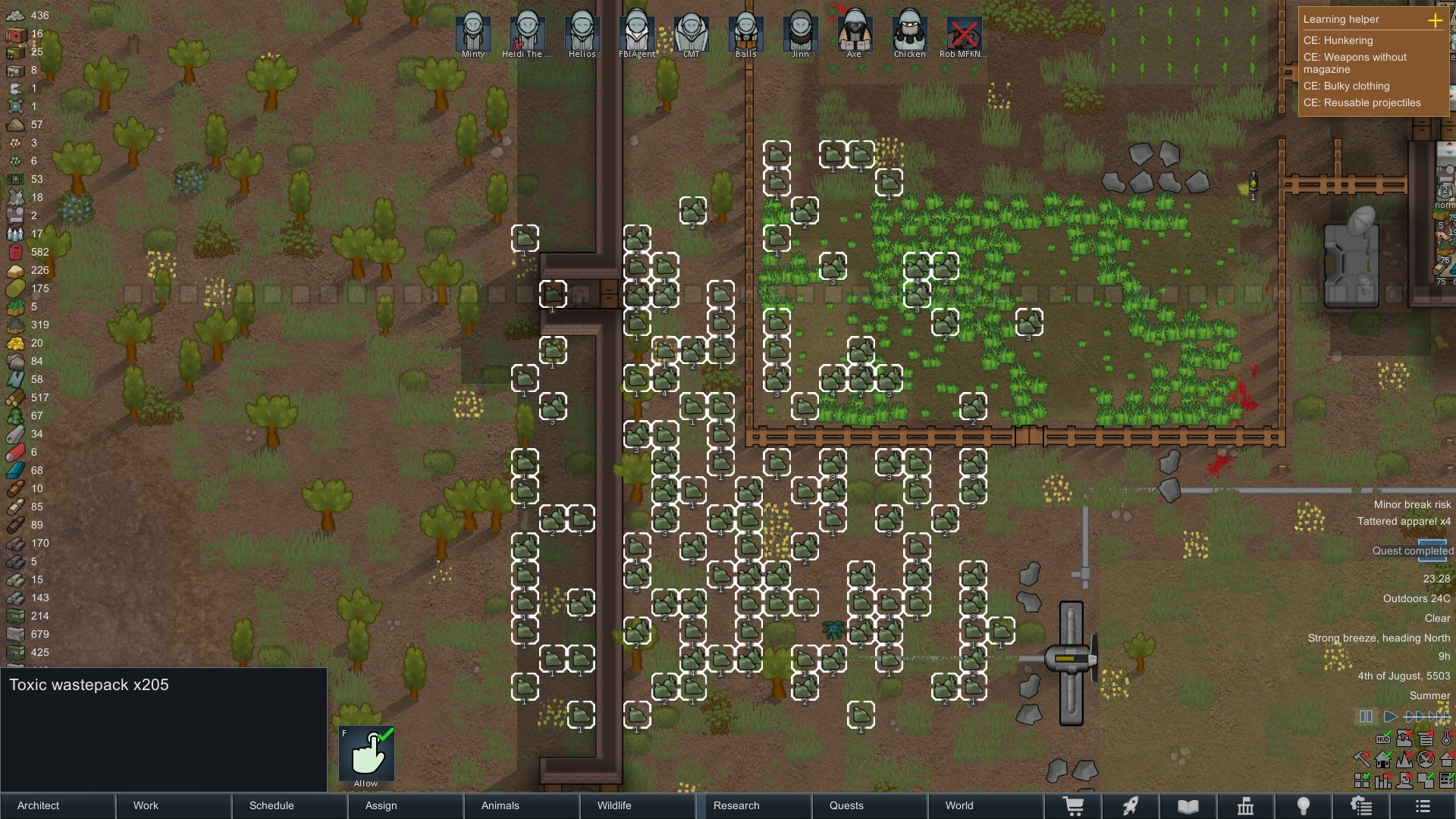Open the history book icon near the bottom right
Screen dimensions: 1456x819
click(x=1187, y=806)
